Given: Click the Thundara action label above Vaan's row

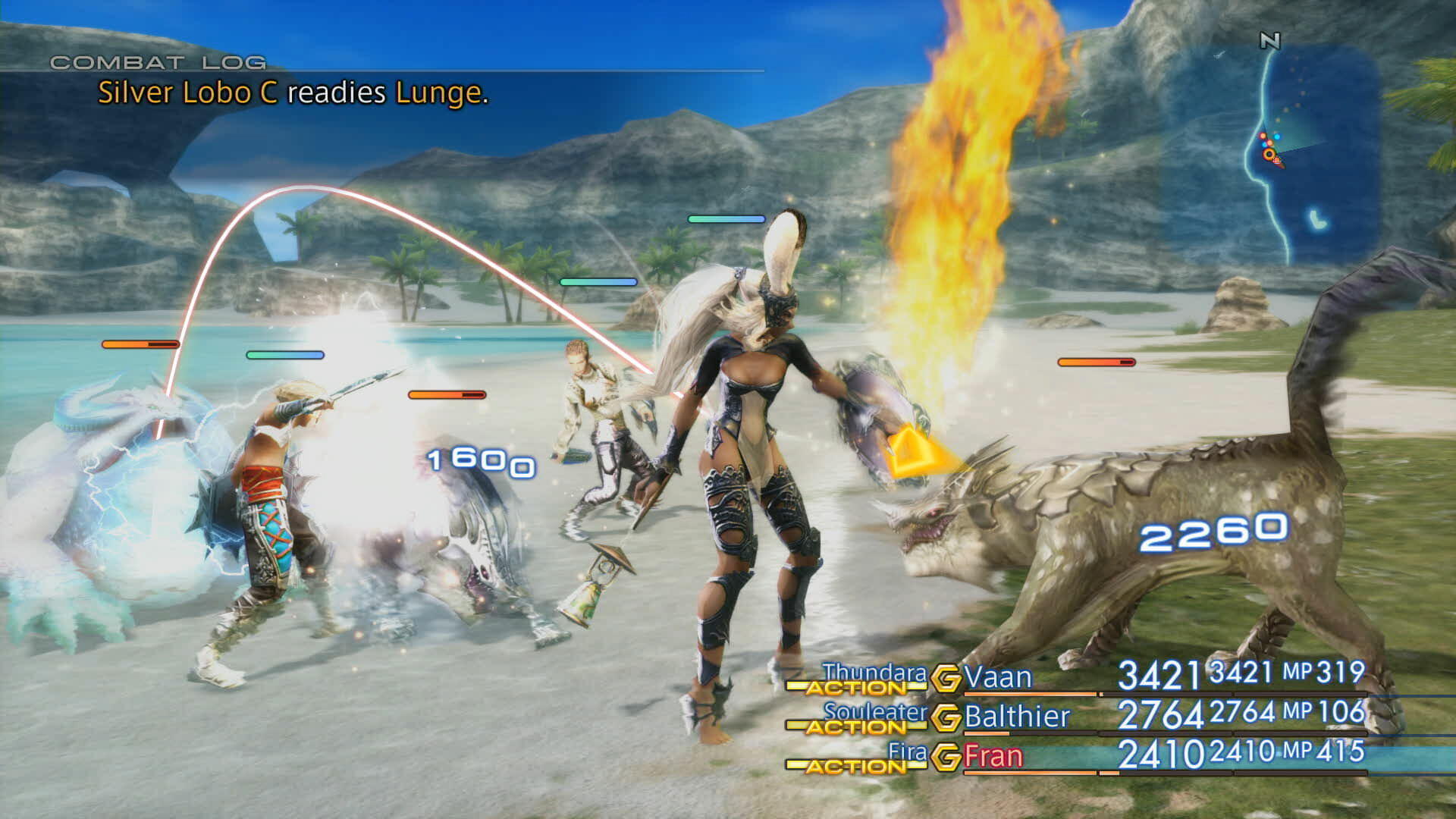Looking at the screenshot, I should click(876, 673).
